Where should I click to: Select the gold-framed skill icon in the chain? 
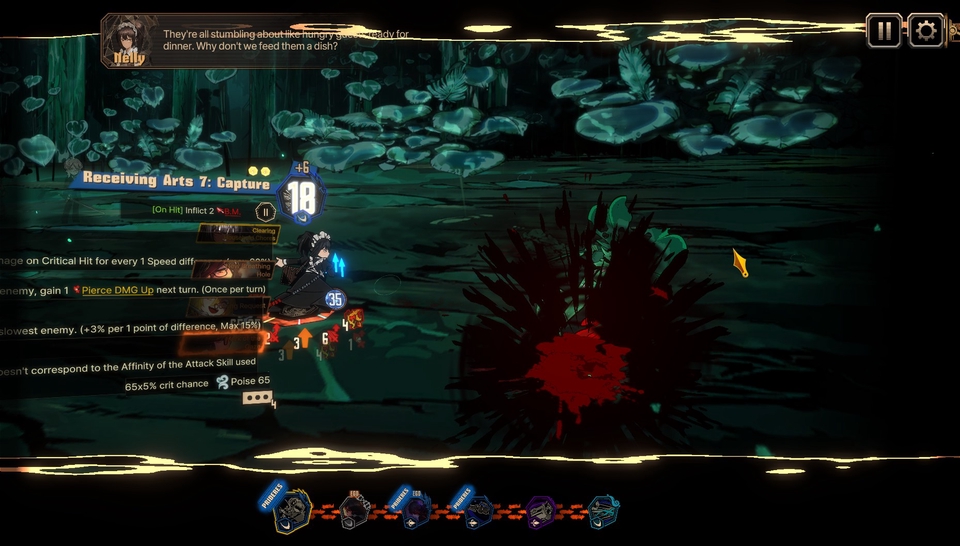click(294, 510)
